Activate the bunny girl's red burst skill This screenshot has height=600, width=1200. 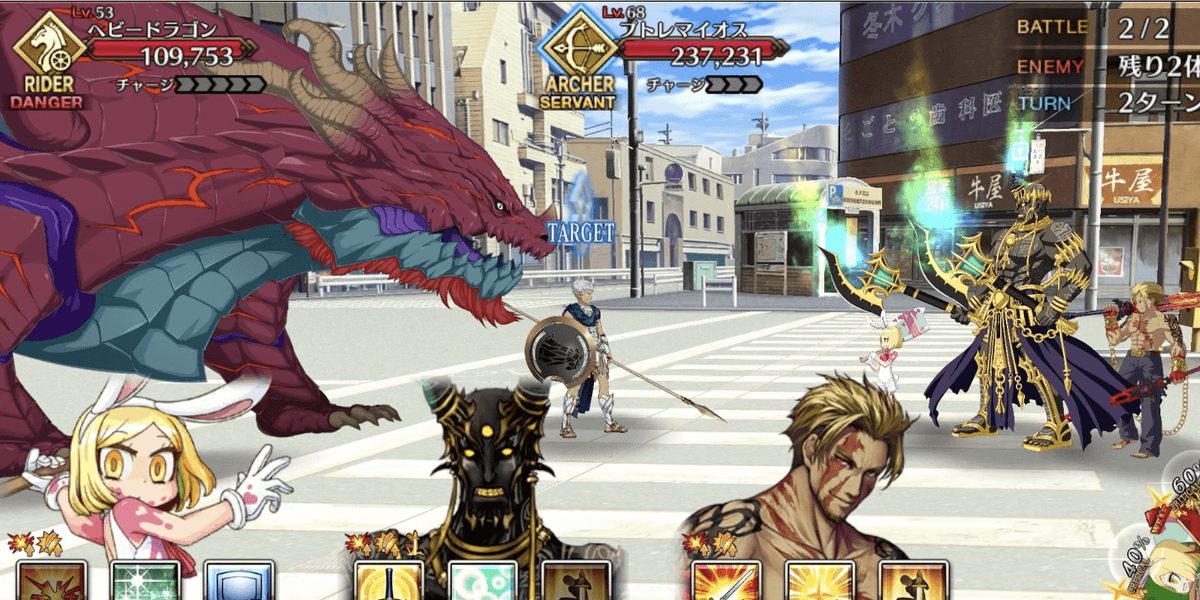click(50, 582)
